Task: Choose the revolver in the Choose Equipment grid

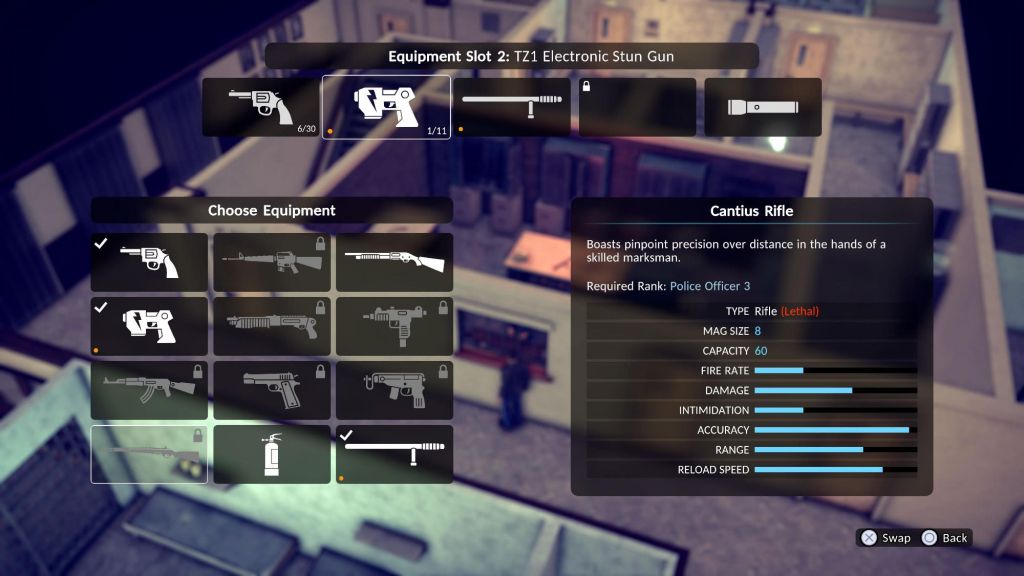Action: pos(149,262)
